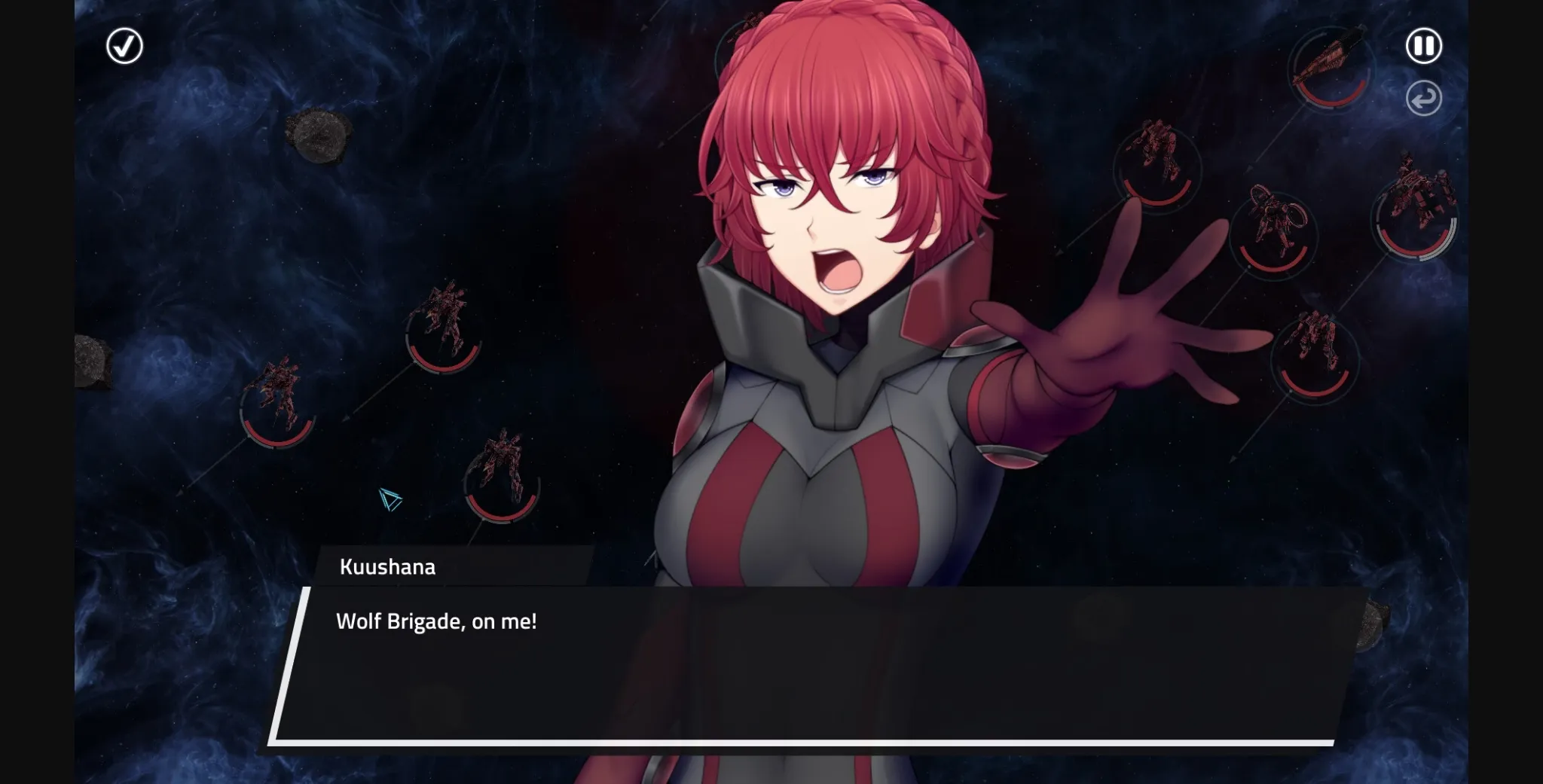1543x784 pixels.
Task: Click the pause icon top-right
Action: point(1422,46)
